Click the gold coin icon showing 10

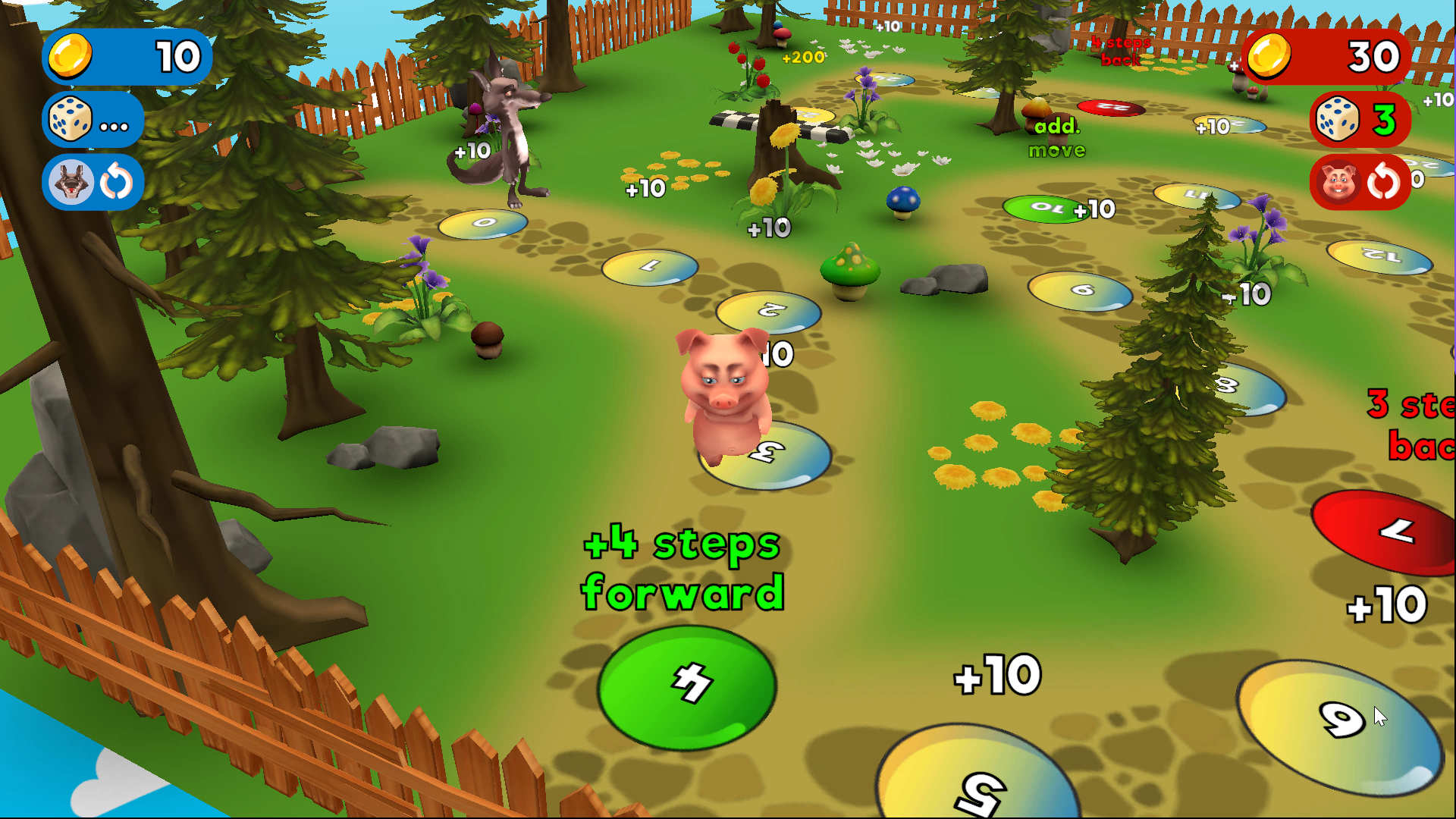coord(70,57)
